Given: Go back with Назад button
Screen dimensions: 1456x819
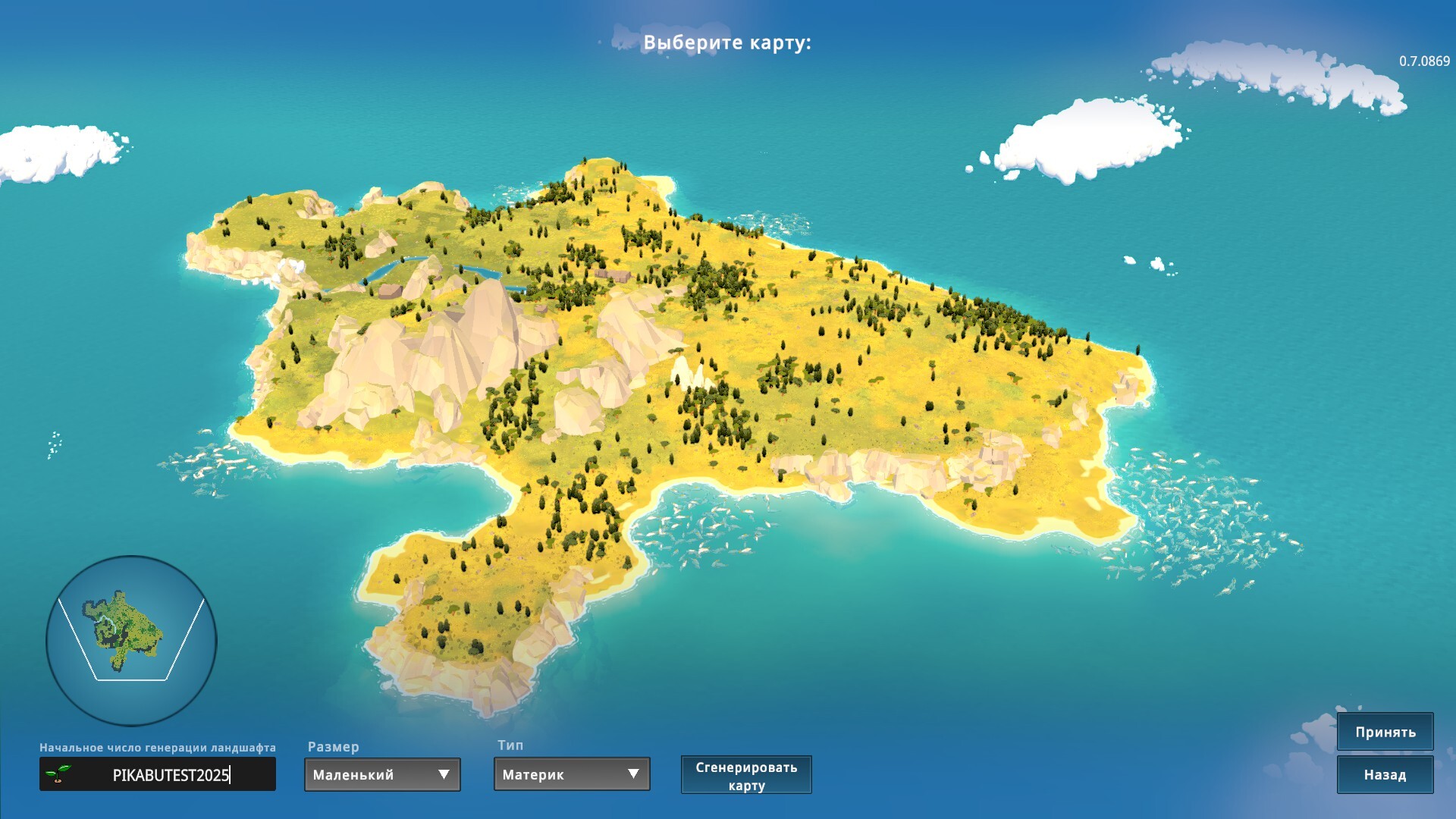Looking at the screenshot, I should point(1385,774).
